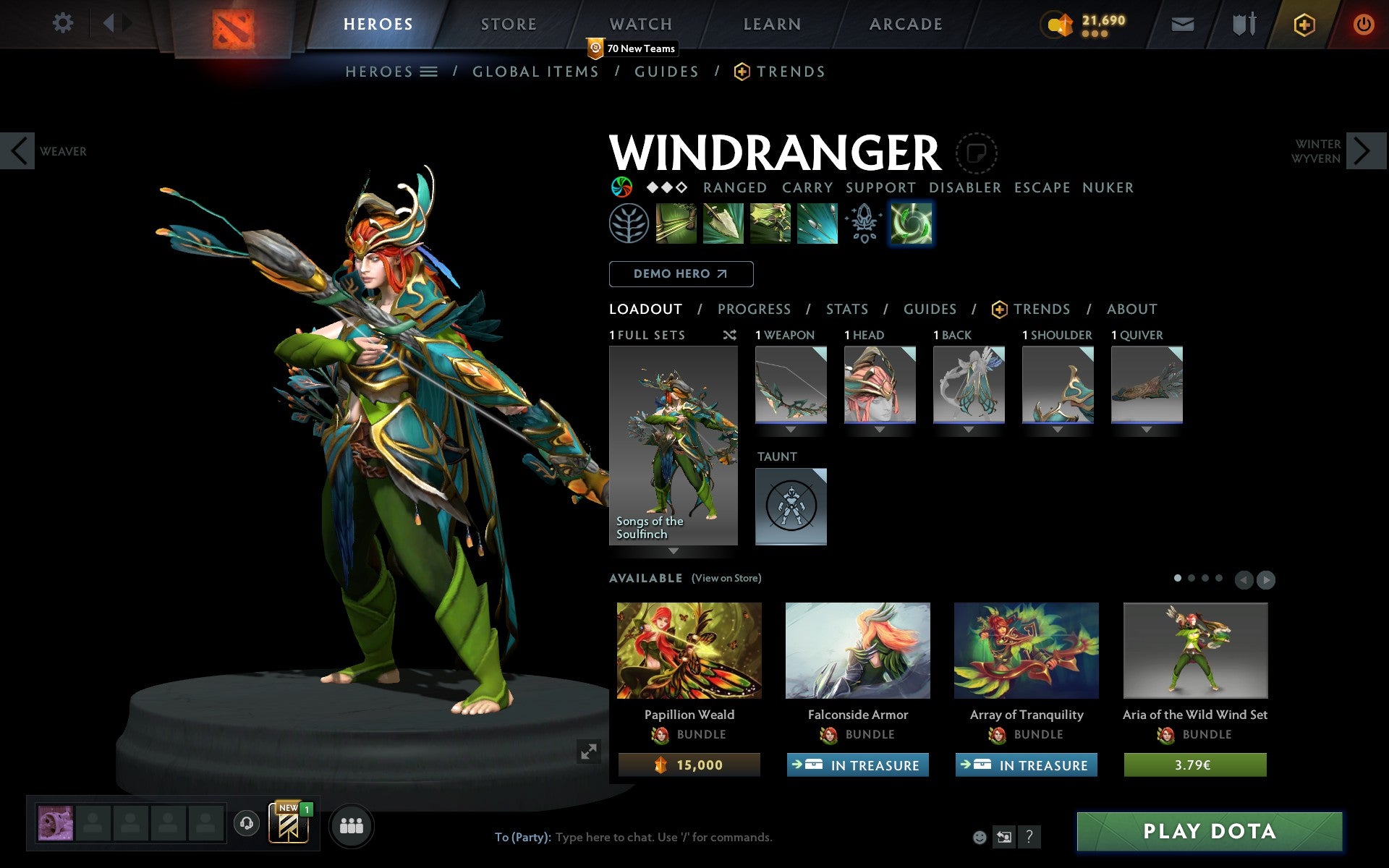The height and width of the screenshot is (868, 1389).
Task: Select the Songs of the Soulfinch set
Action: click(674, 445)
